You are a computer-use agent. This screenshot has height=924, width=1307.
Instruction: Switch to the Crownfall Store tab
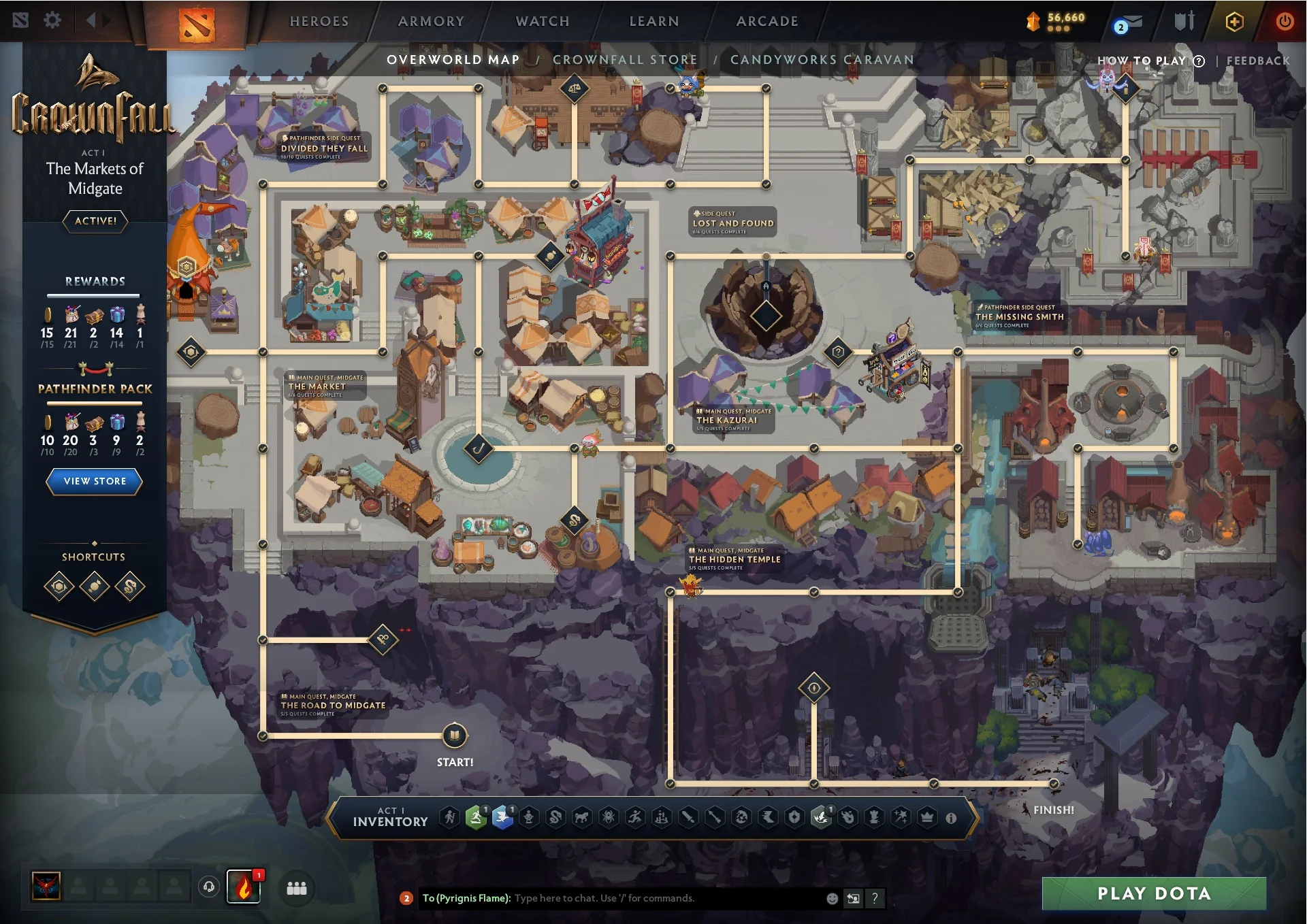(x=626, y=60)
